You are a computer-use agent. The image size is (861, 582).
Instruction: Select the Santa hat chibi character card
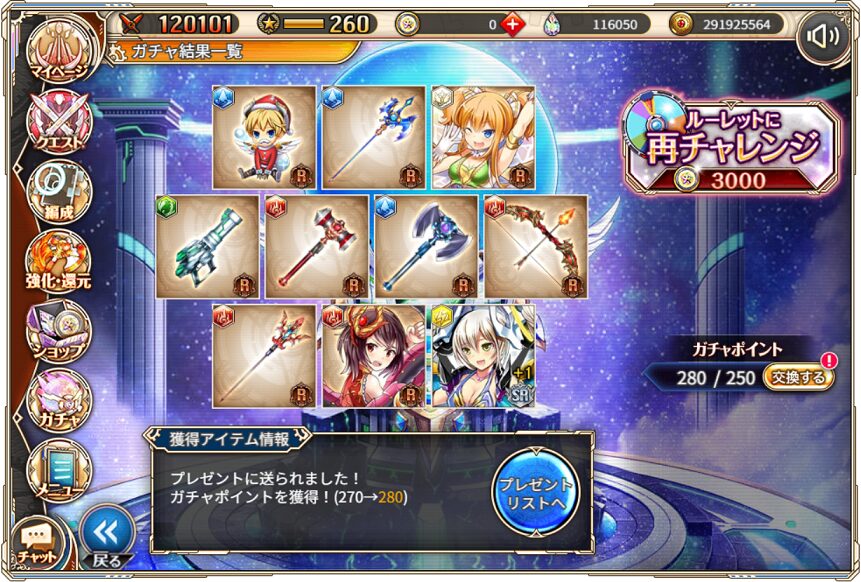(x=264, y=137)
